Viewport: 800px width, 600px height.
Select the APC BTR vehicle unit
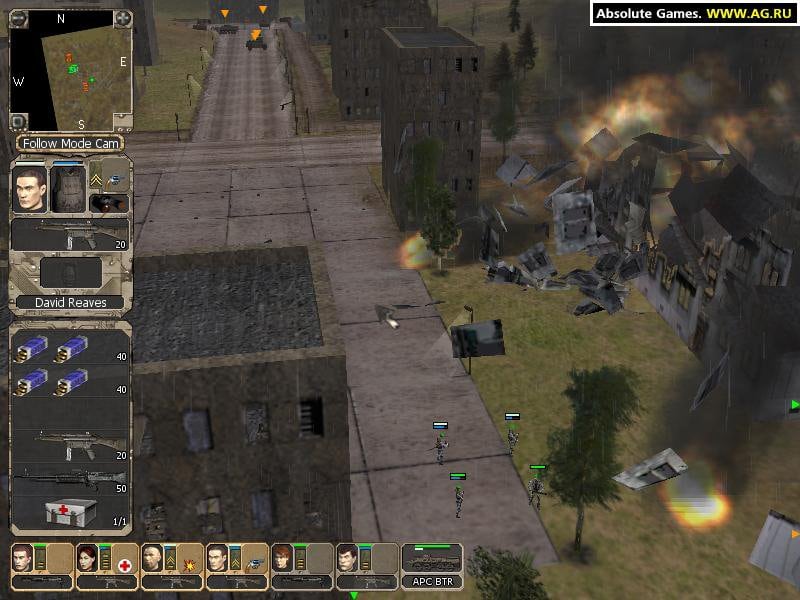coord(431,565)
